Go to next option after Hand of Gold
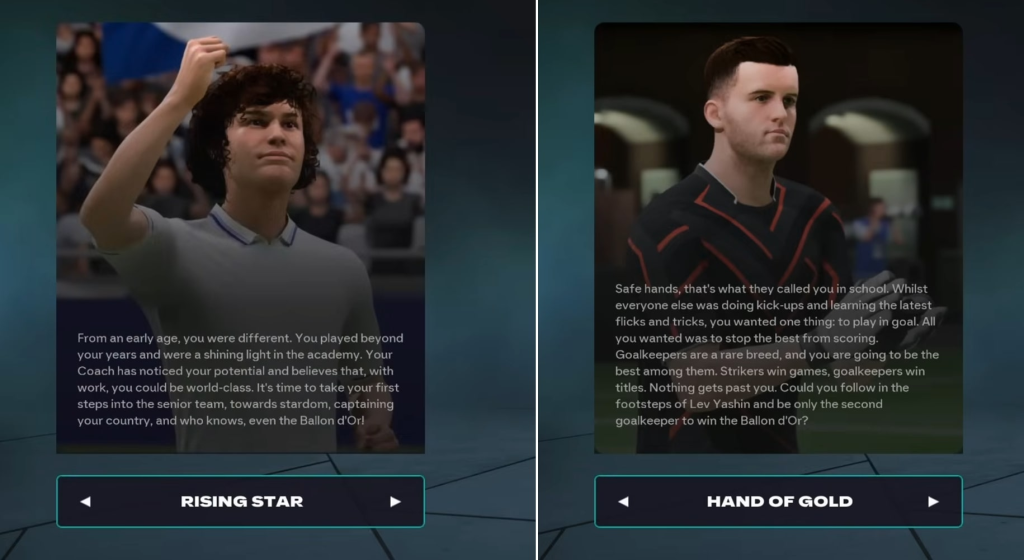The height and width of the screenshot is (560, 1024). pos(933,501)
